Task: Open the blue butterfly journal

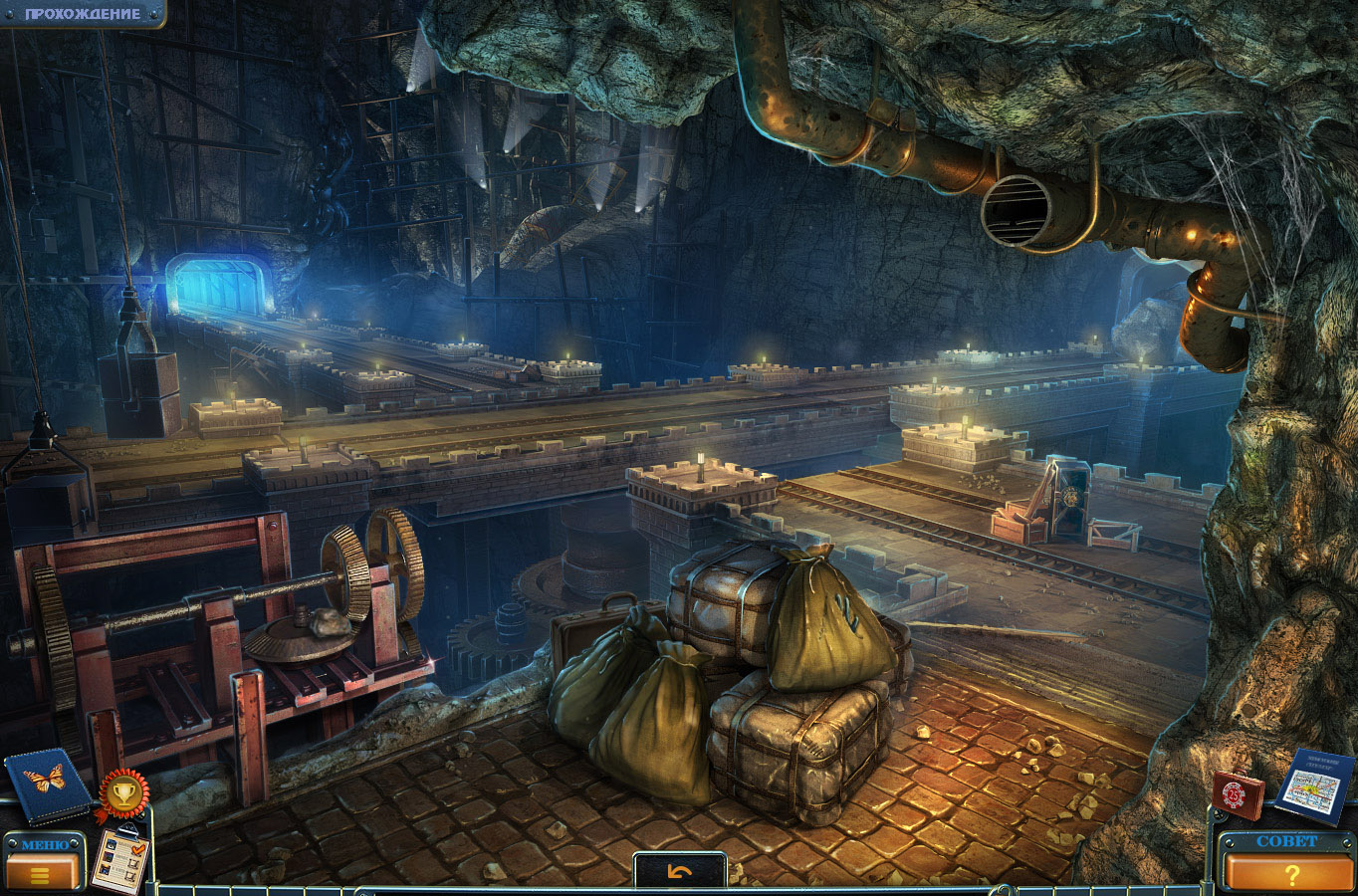Action: 45,785
